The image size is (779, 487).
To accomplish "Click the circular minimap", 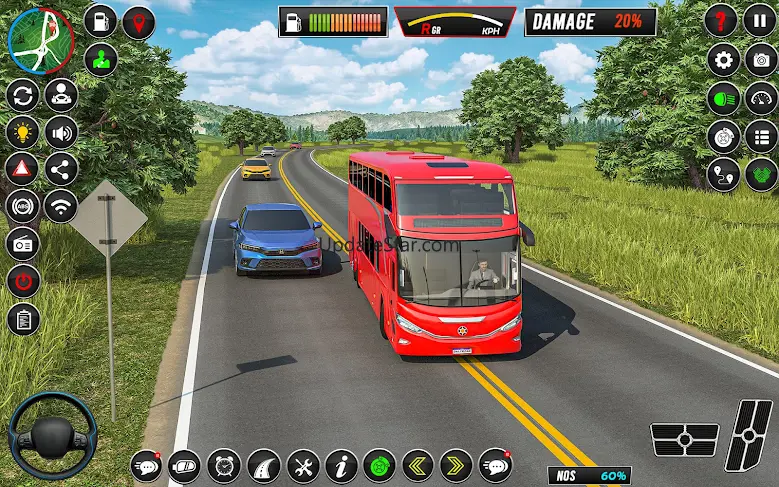I will 40,40.
